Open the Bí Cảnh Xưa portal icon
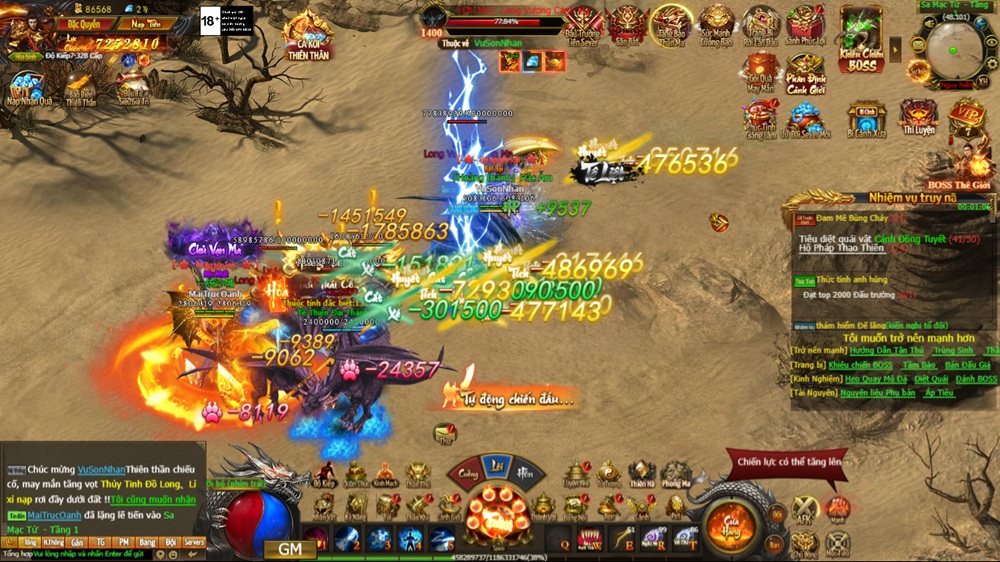This screenshot has height=562, width=1000. click(x=865, y=119)
